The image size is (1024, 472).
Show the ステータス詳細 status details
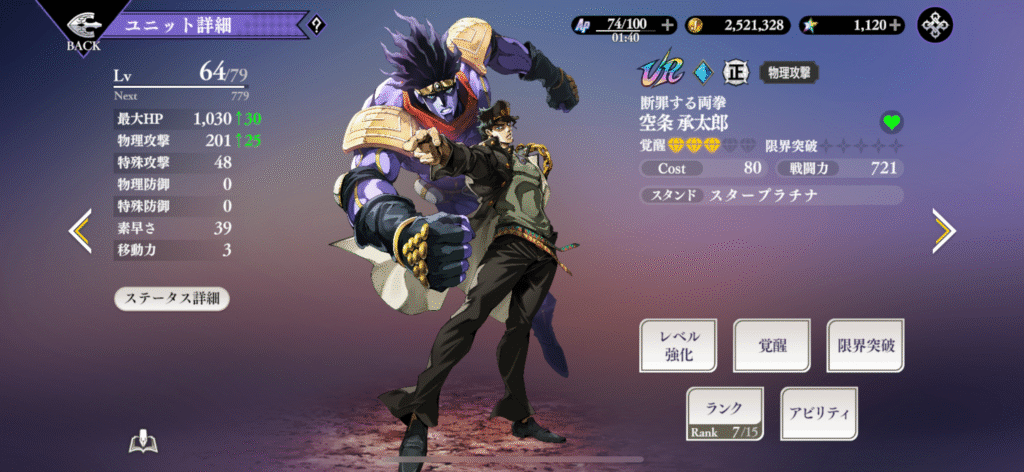coord(172,298)
